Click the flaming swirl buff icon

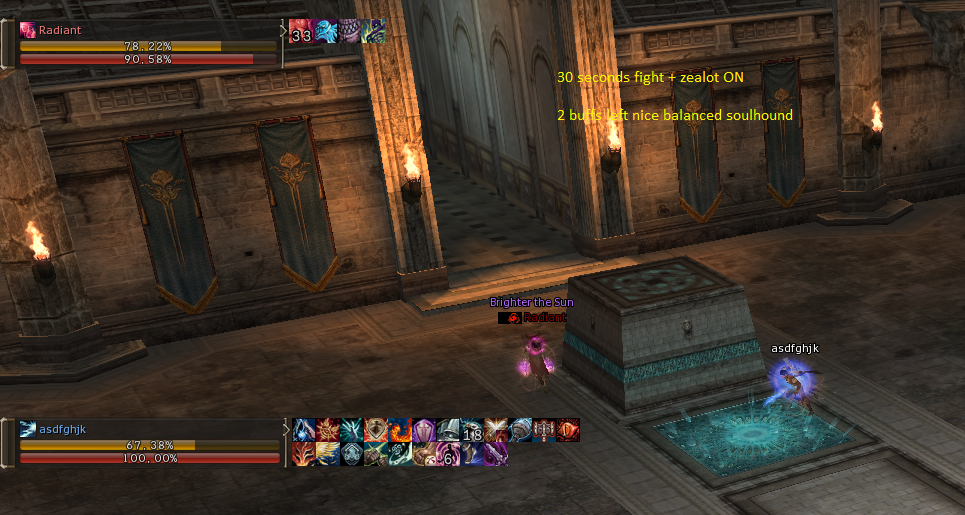coord(400,430)
